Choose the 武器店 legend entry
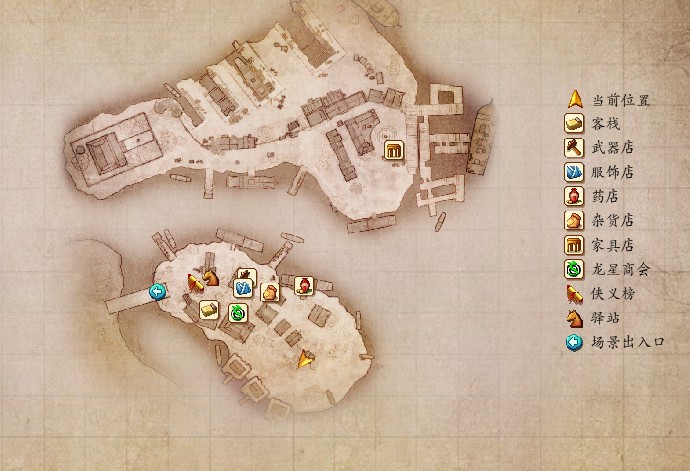 coord(614,148)
